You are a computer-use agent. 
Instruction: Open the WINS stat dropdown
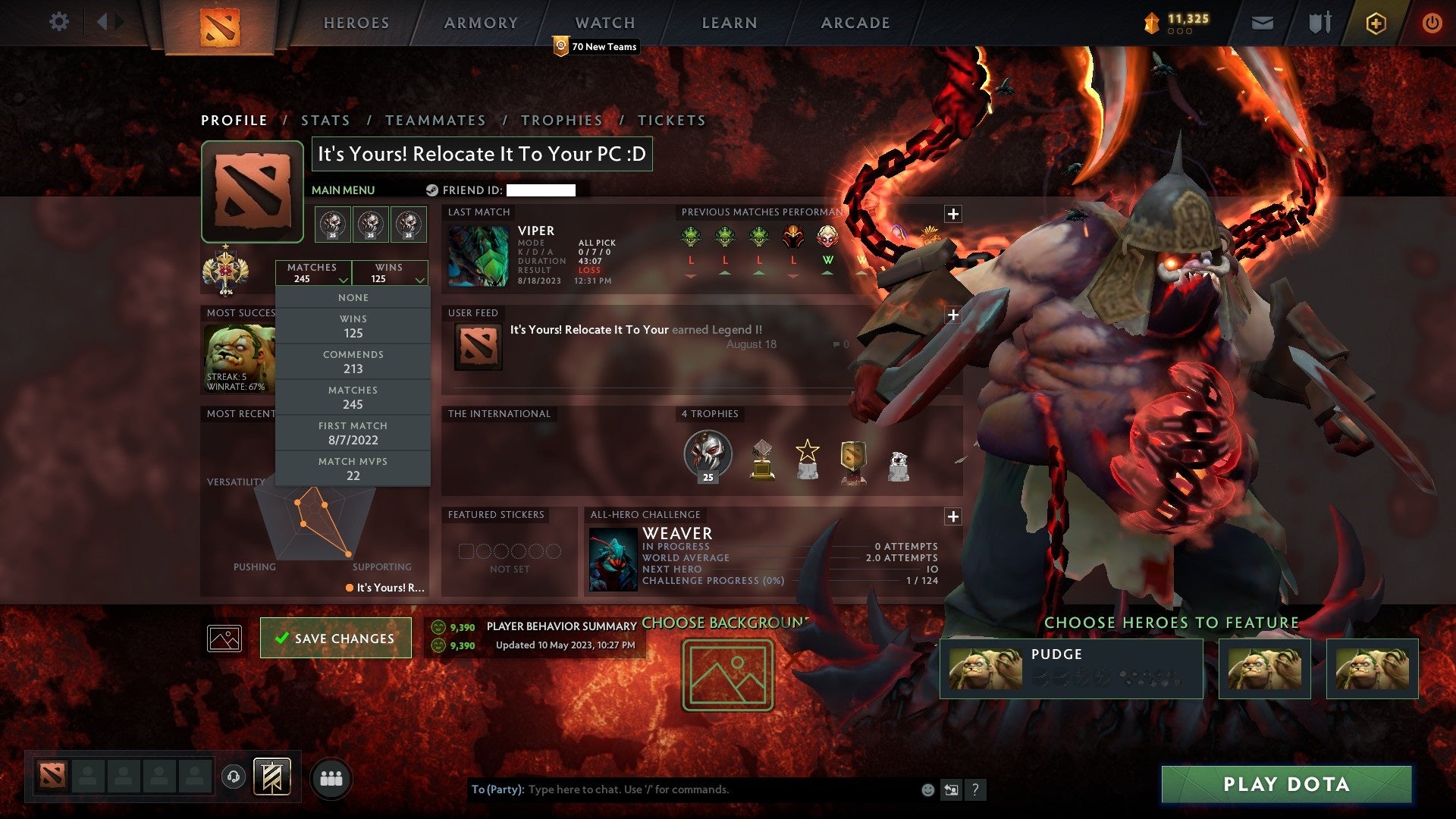[x=390, y=273]
